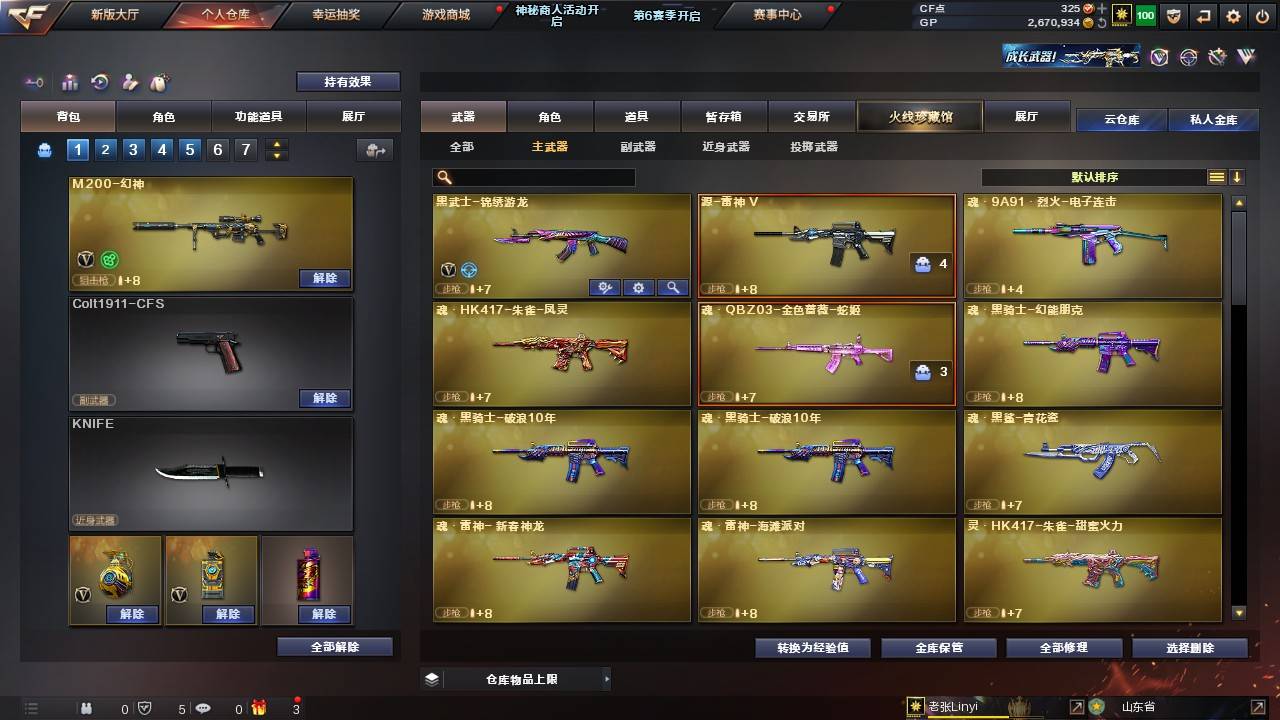Click the key icon above the backpack panel
Image resolution: width=1280 pixels, height=720 pixels.
click(34, 82)
